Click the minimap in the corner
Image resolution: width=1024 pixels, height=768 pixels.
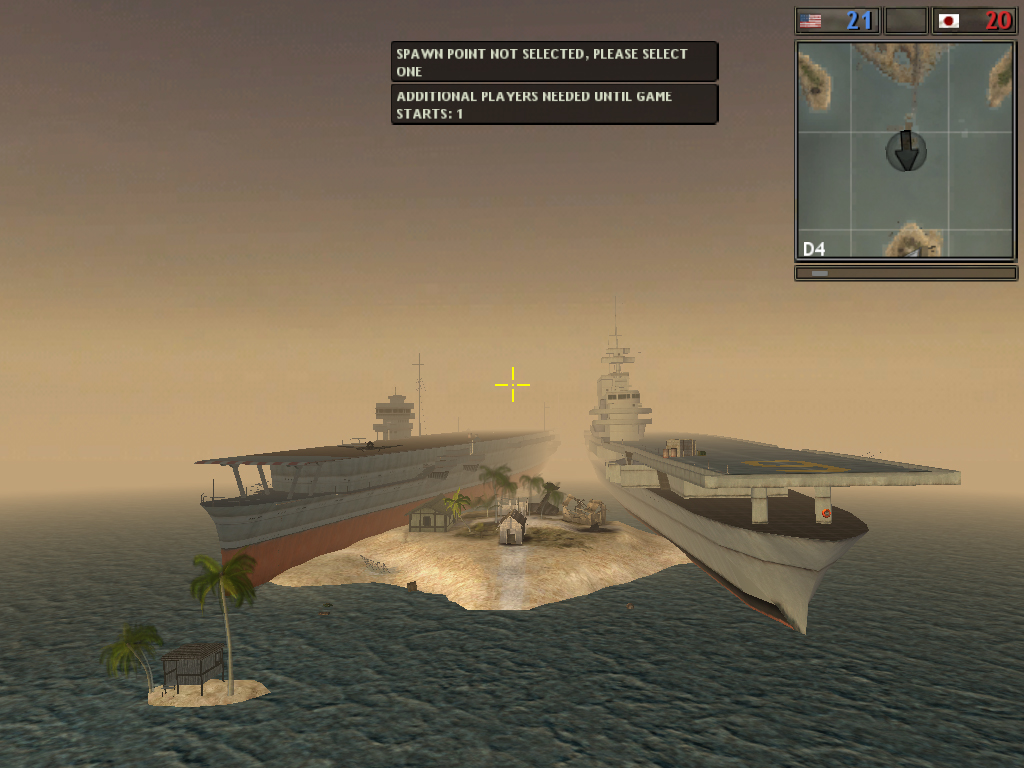pos(905,150)
